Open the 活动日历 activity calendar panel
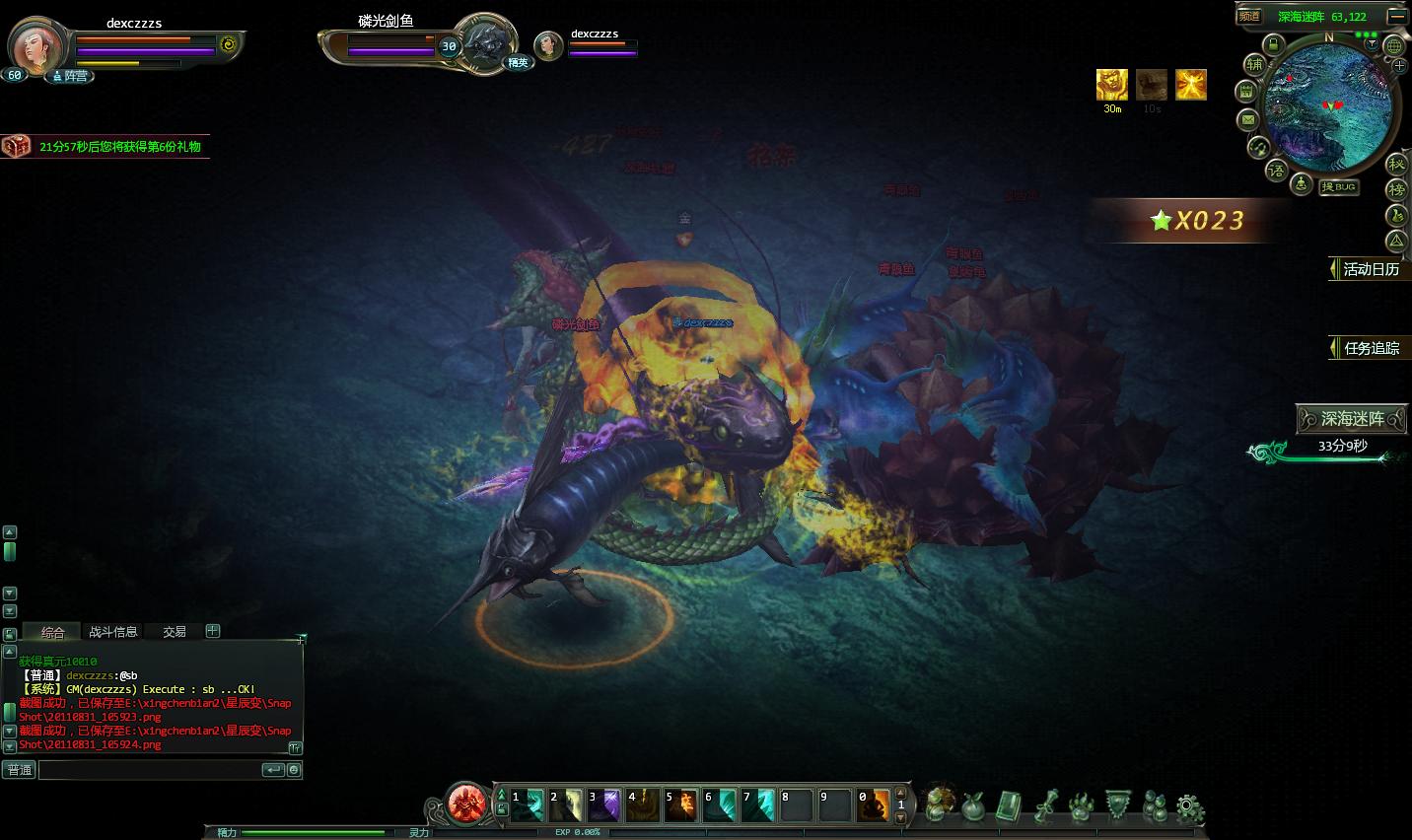 pos(1371,269)
